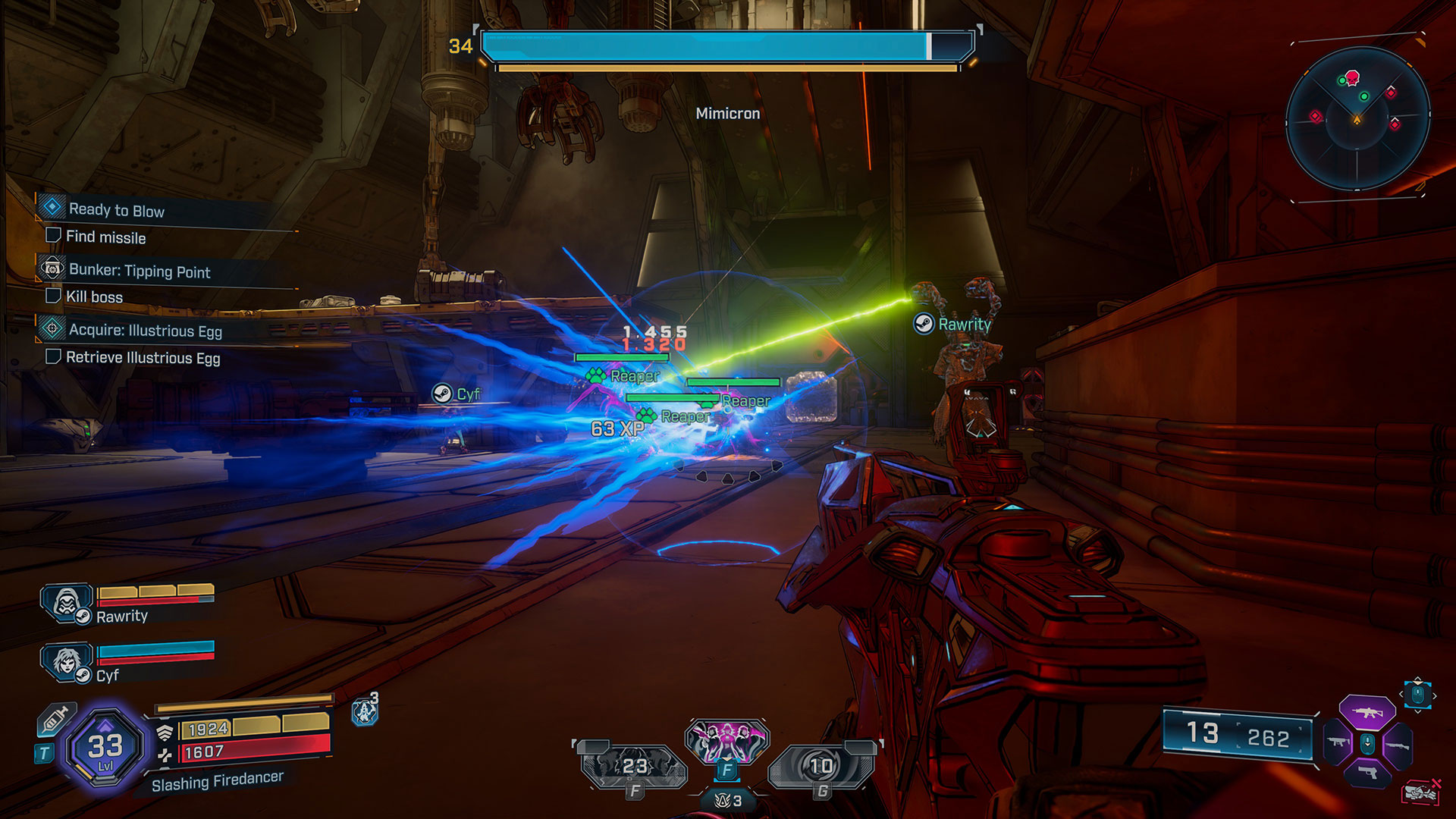Select the highlighted assault rifle weapon slot
Image resolution: width=1456 pixels, height=819 pixels.
click(1367, 712)
